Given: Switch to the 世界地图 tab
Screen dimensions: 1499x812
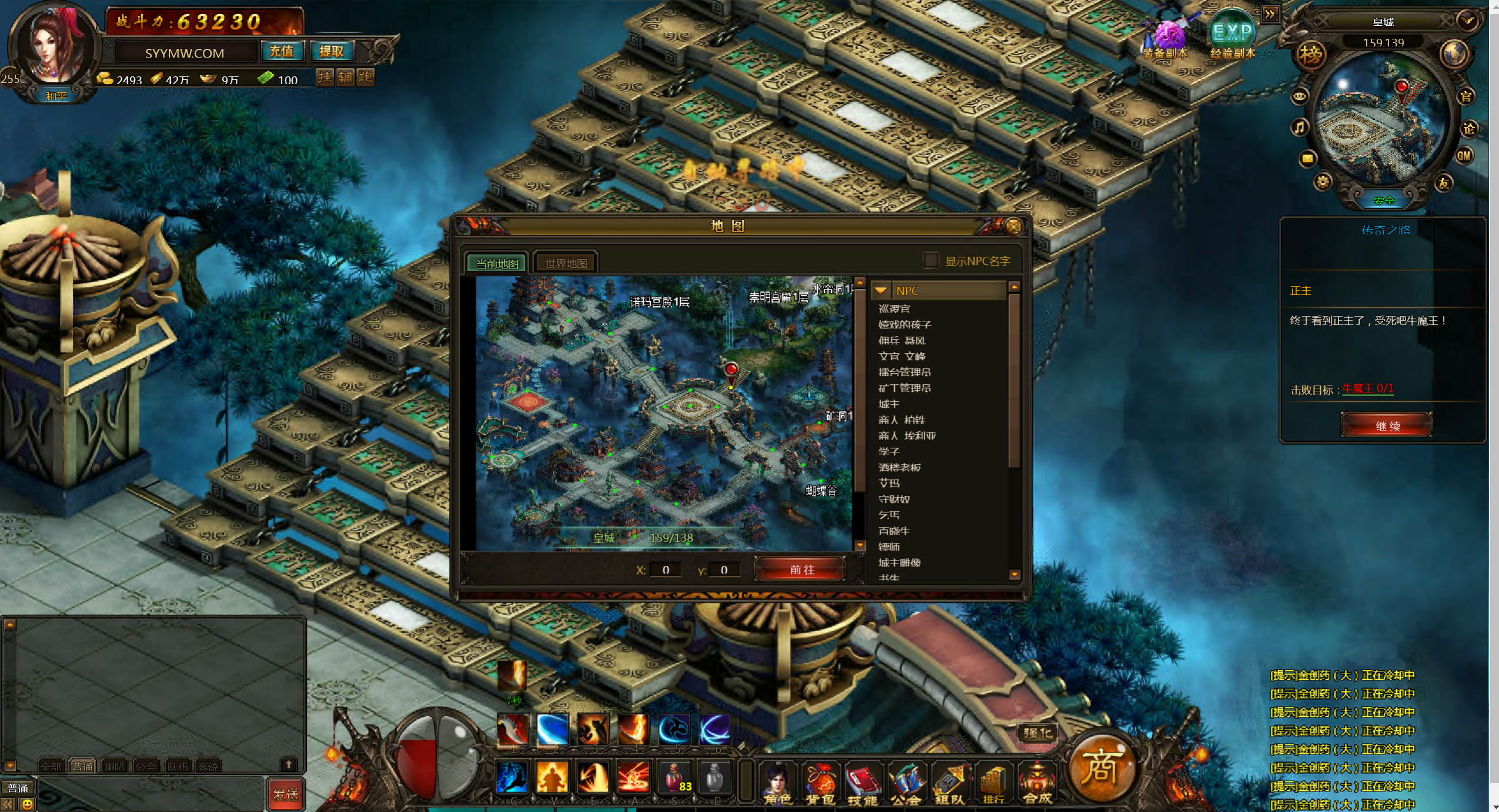Looking at the screenshot, I should [x=566, y=263].
